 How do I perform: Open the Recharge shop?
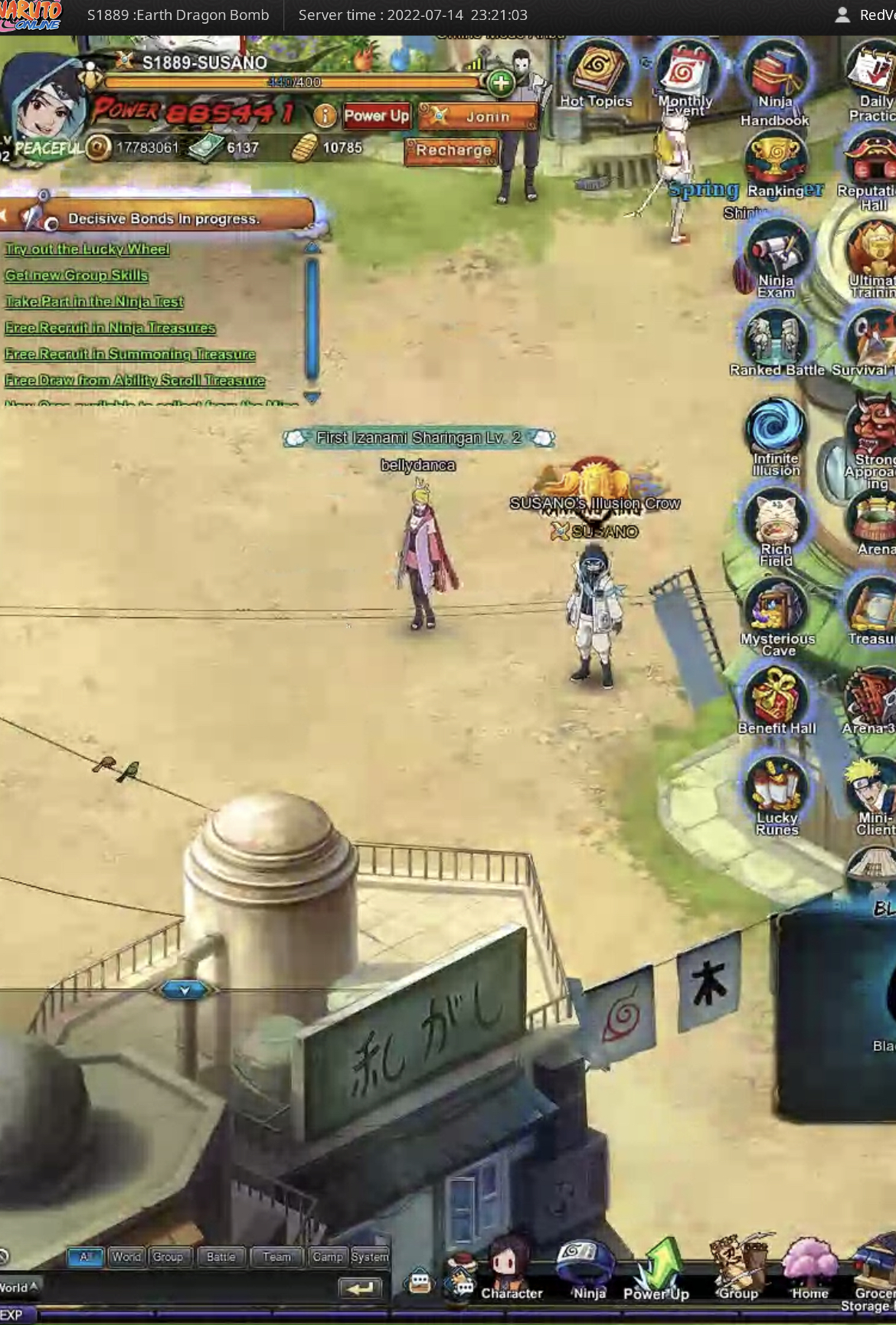tap(453, 150)
